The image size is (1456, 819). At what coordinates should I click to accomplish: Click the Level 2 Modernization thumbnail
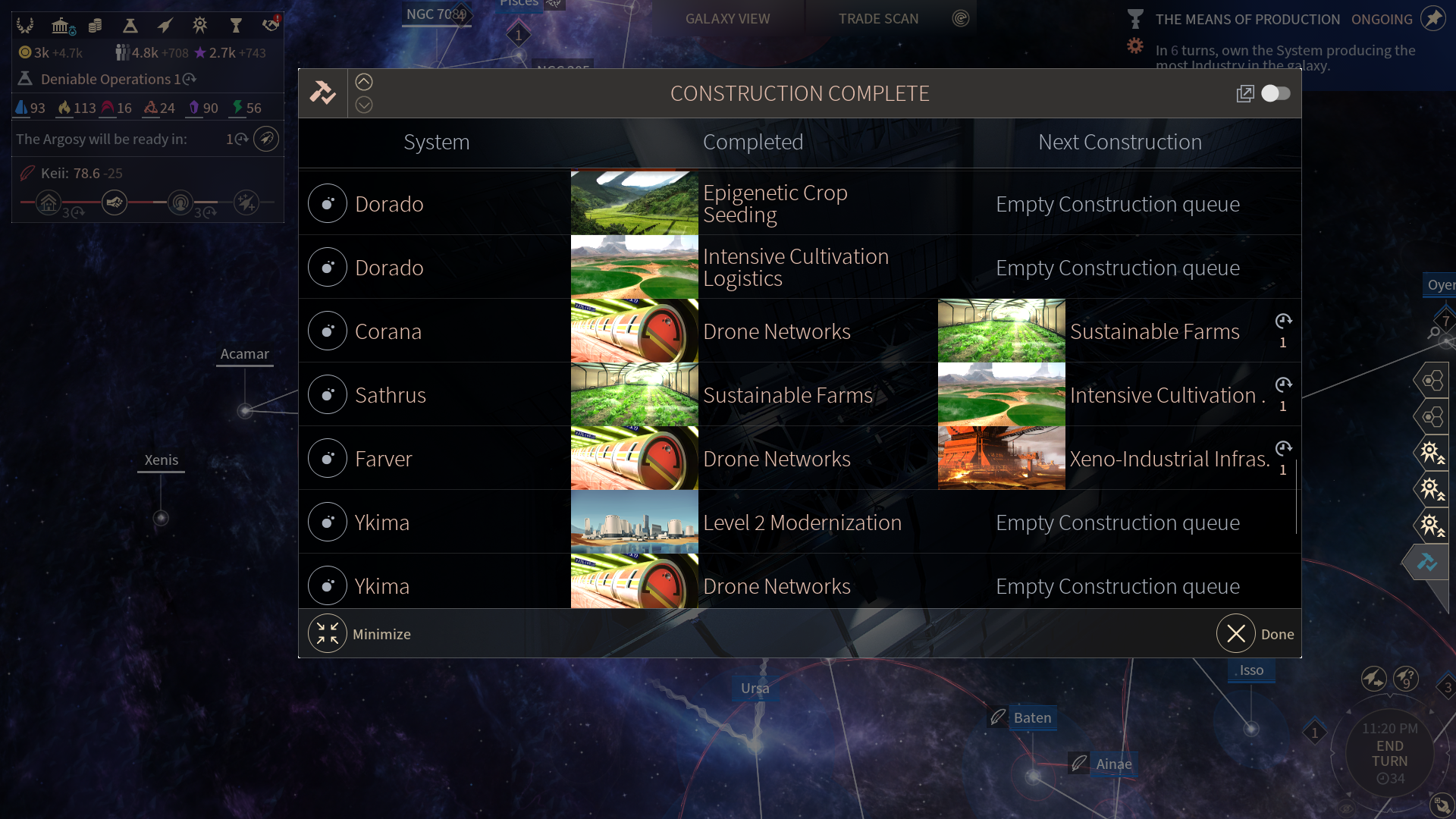pos(634,522)
